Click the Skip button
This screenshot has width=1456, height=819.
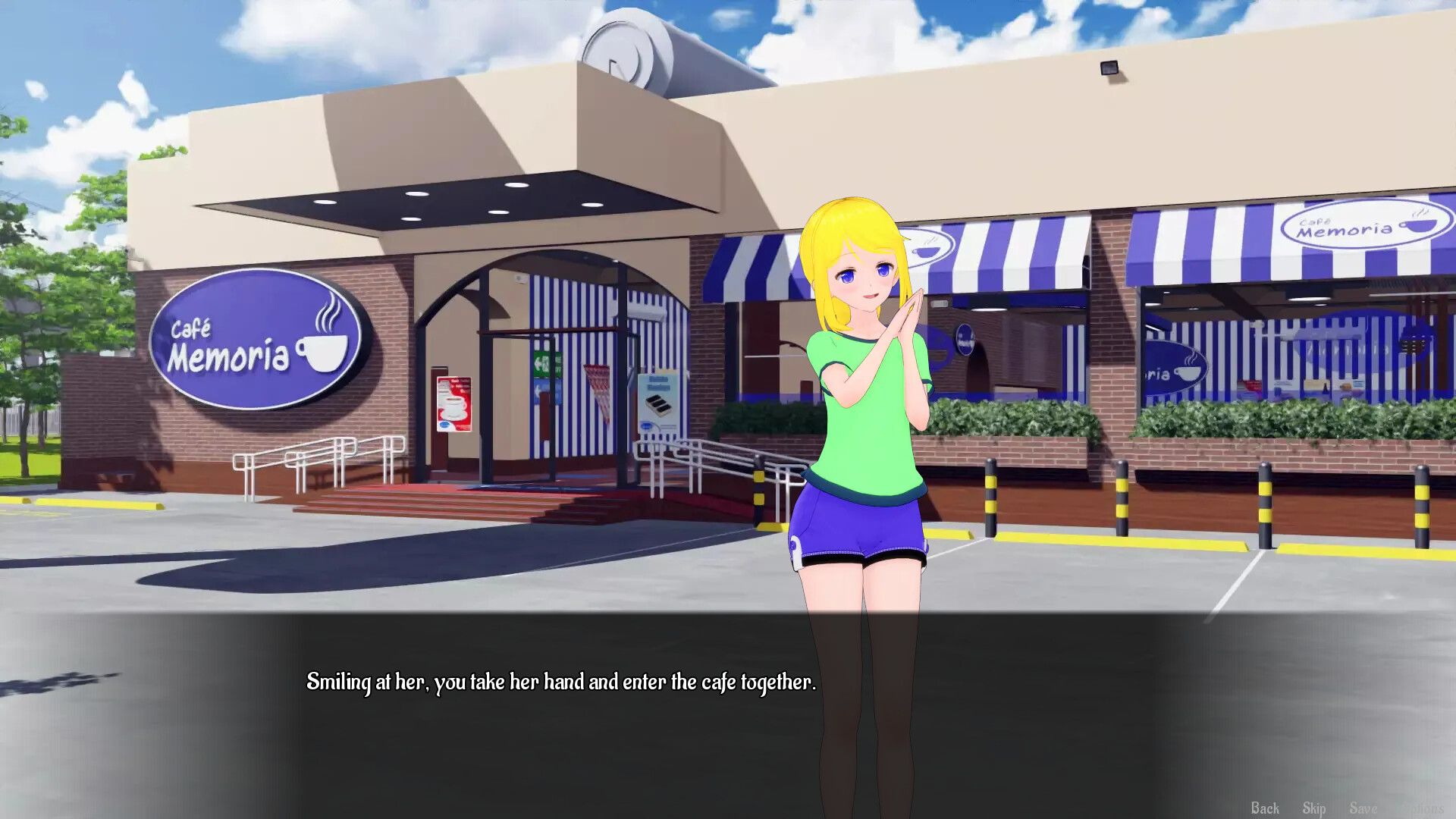[x=1314, y=808]
